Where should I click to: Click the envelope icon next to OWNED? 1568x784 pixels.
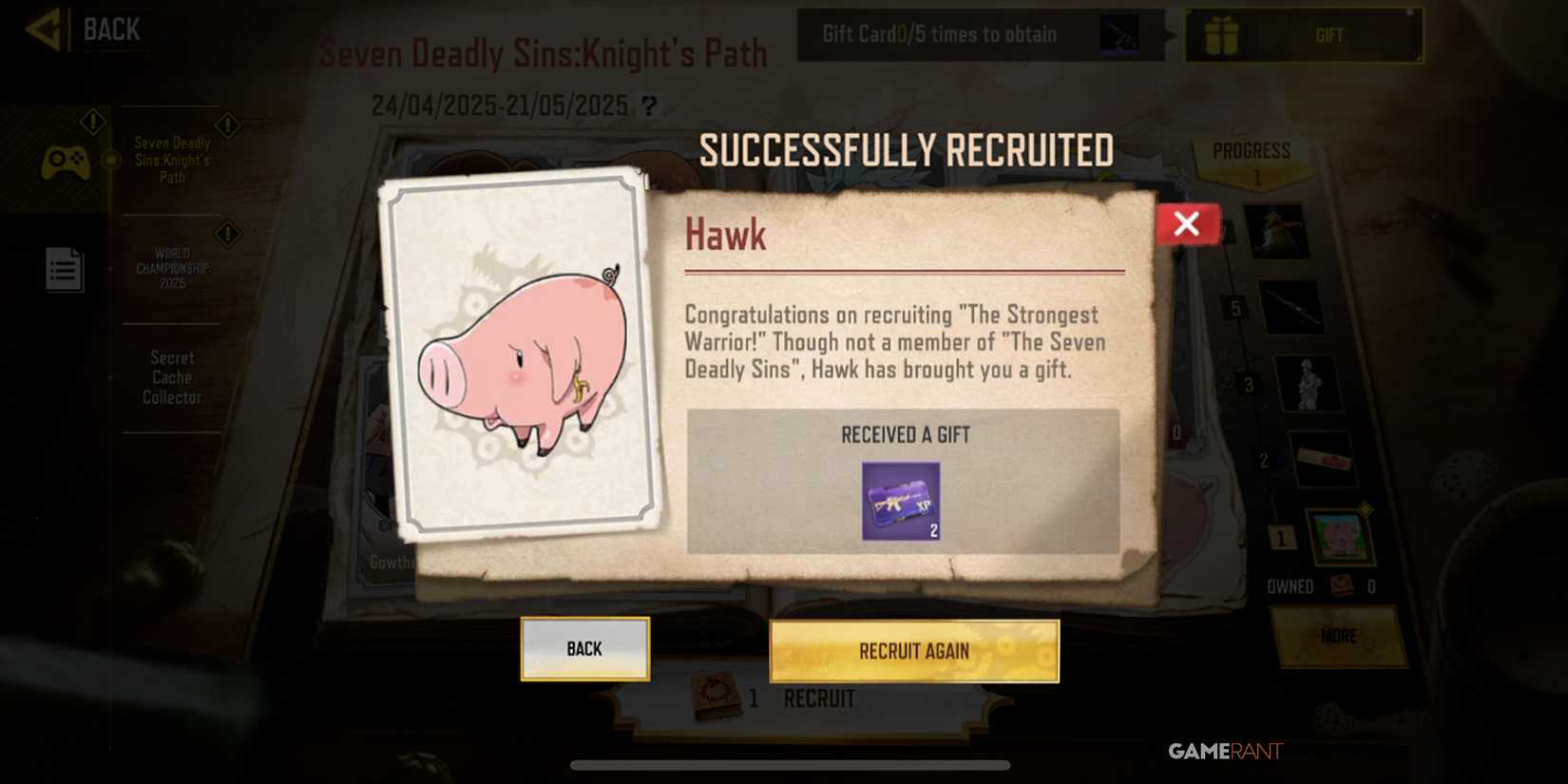tap(1343, 586)
